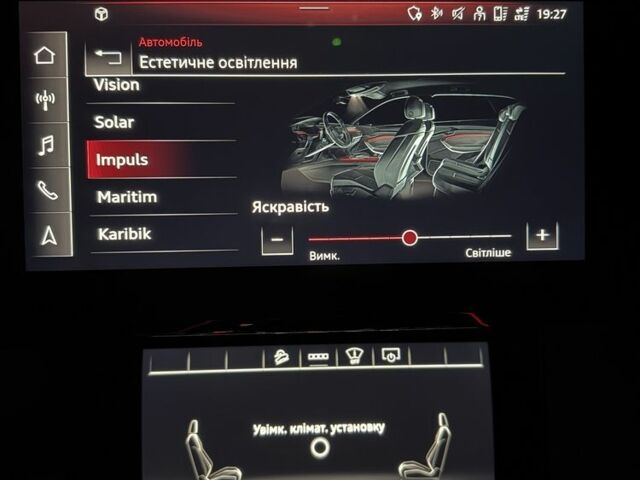The height and width of the screenshot is (480, 640).
Task: Tap the left seat icon
Action: point(198,448)
